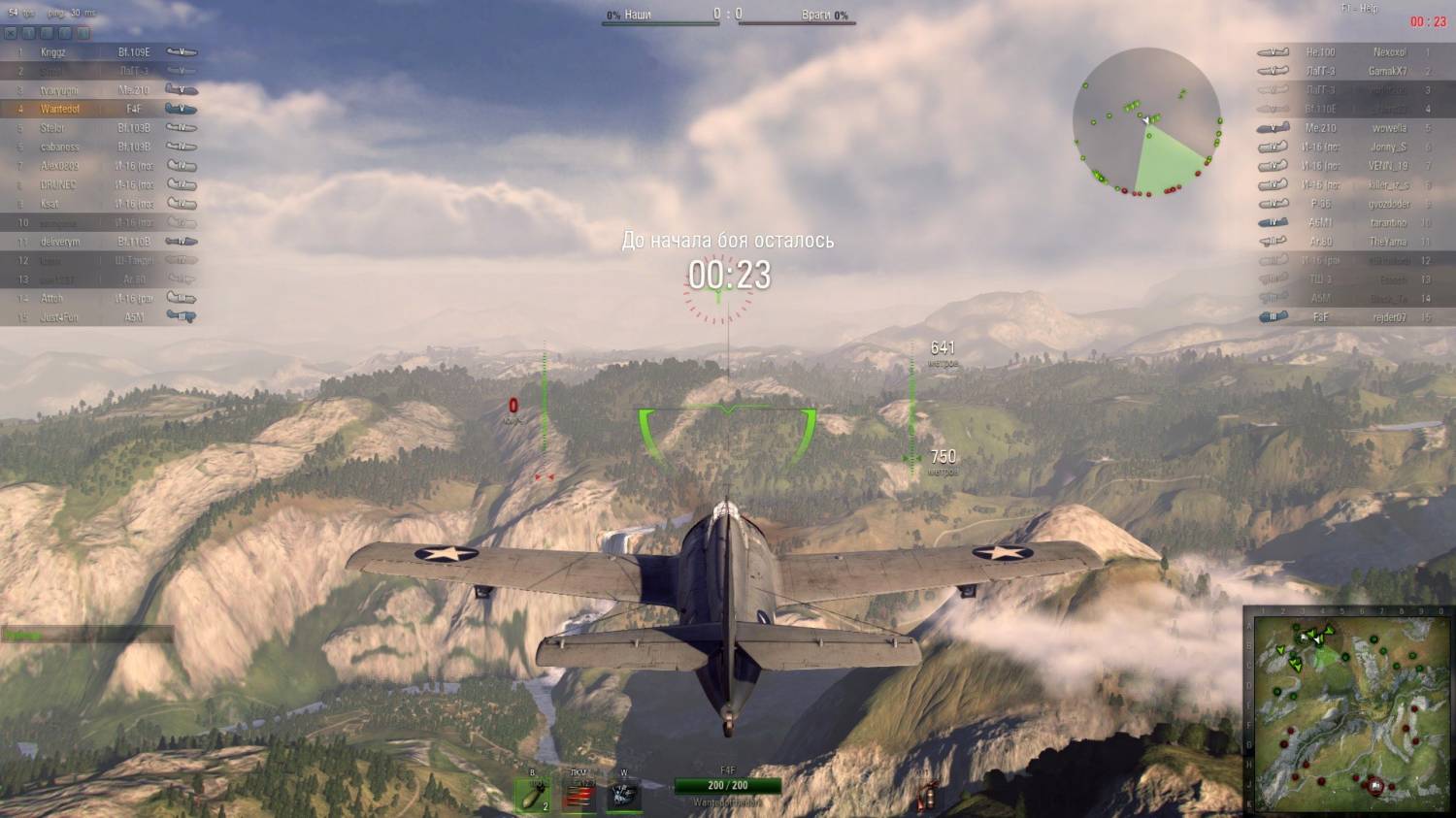Click the circular radar display
Viewport: 1456px width, 818px height.
[x=1146, y=122]
